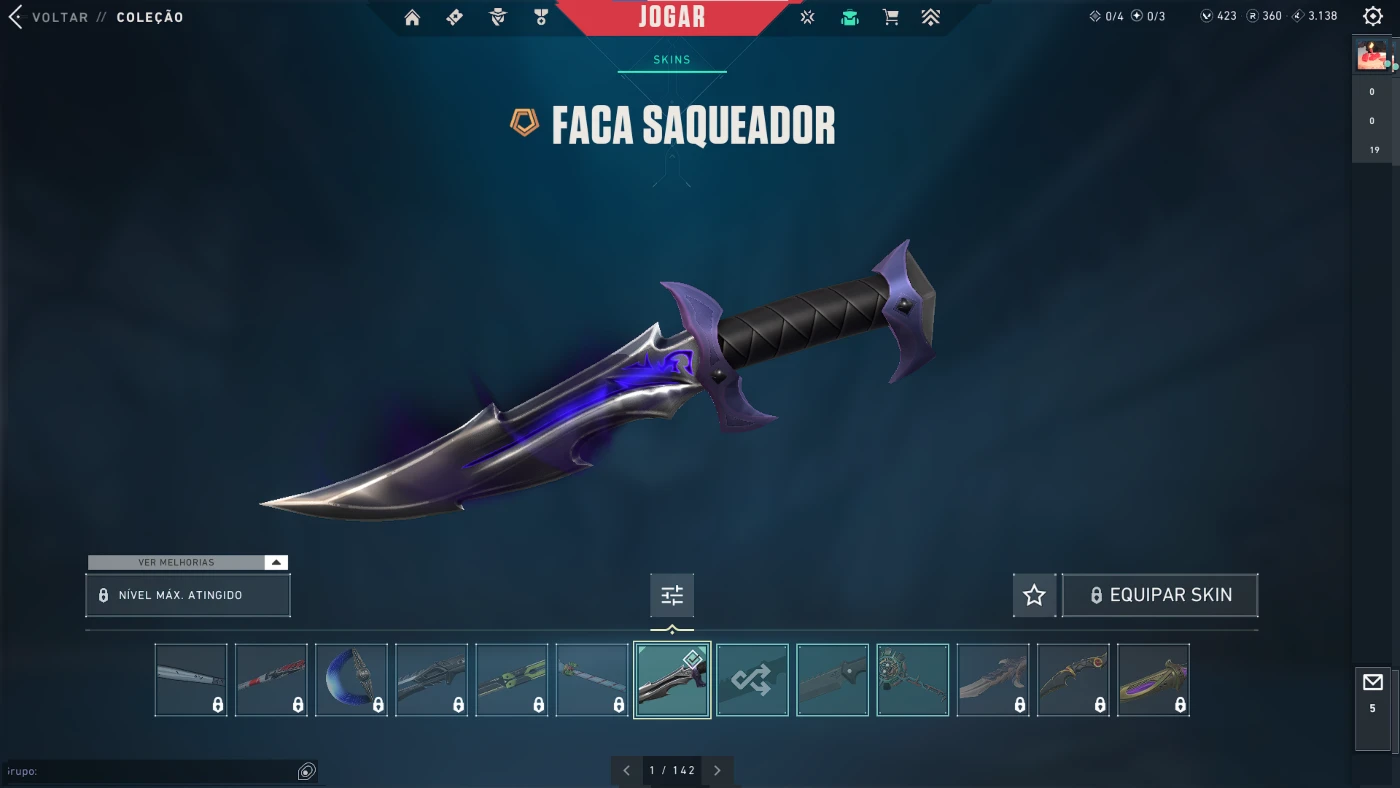Image resolution: width=1400 pixels, height=788 pixels.
Task: Click the JOGAR menu item
Action: point(672,16)
